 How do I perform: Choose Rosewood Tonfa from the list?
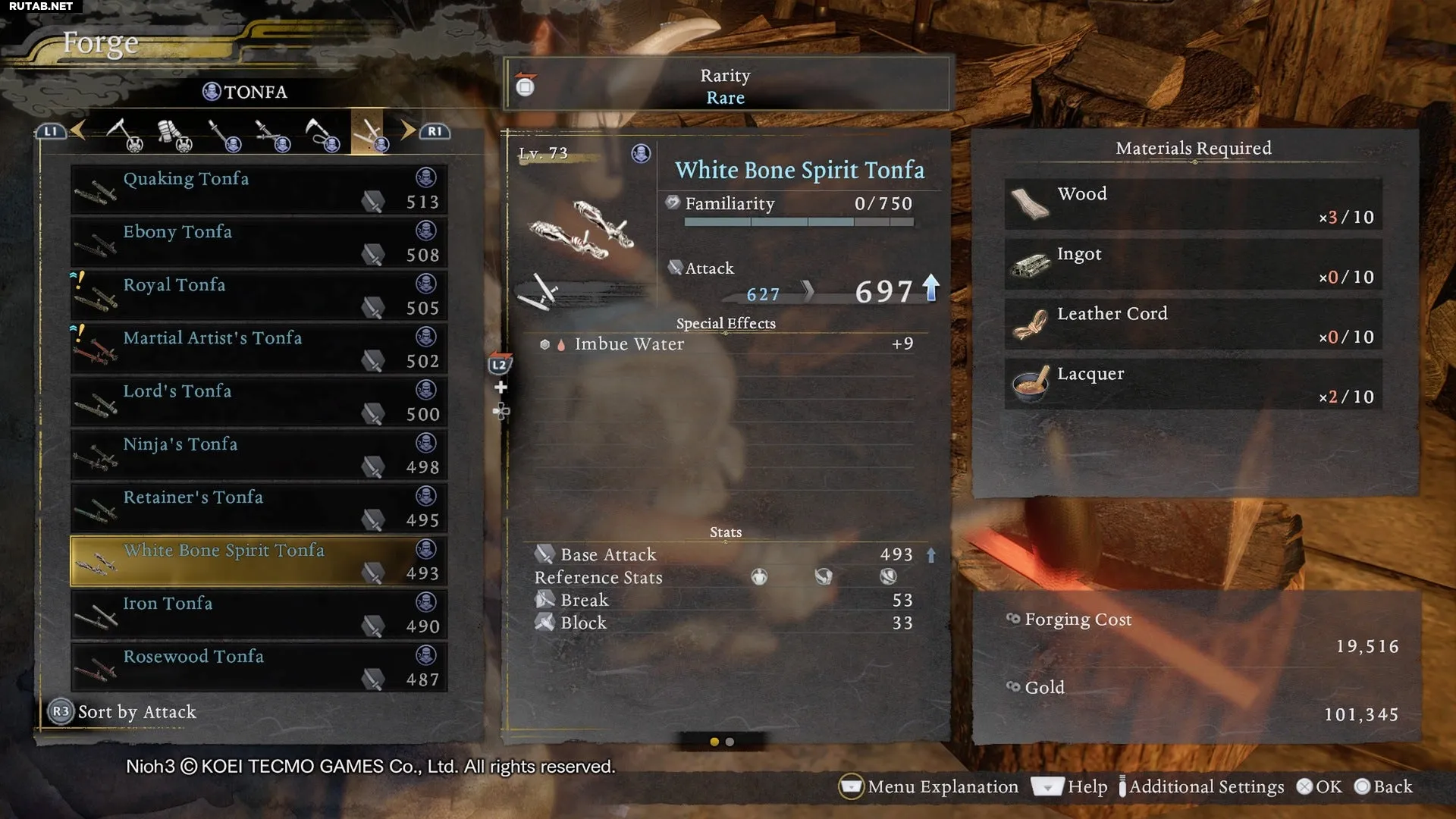pos(259,667)
